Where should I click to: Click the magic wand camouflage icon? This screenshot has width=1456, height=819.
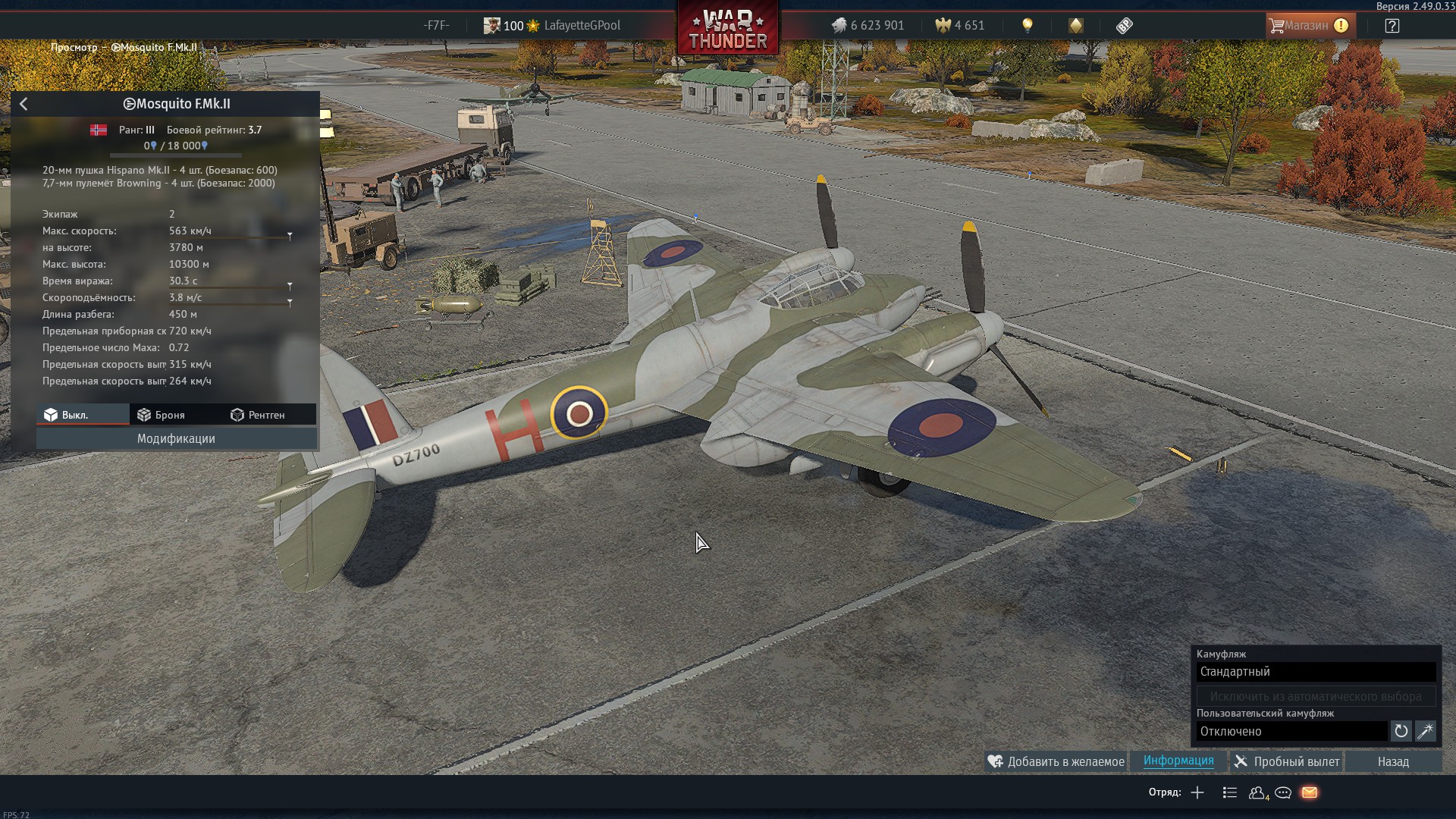1425,731
